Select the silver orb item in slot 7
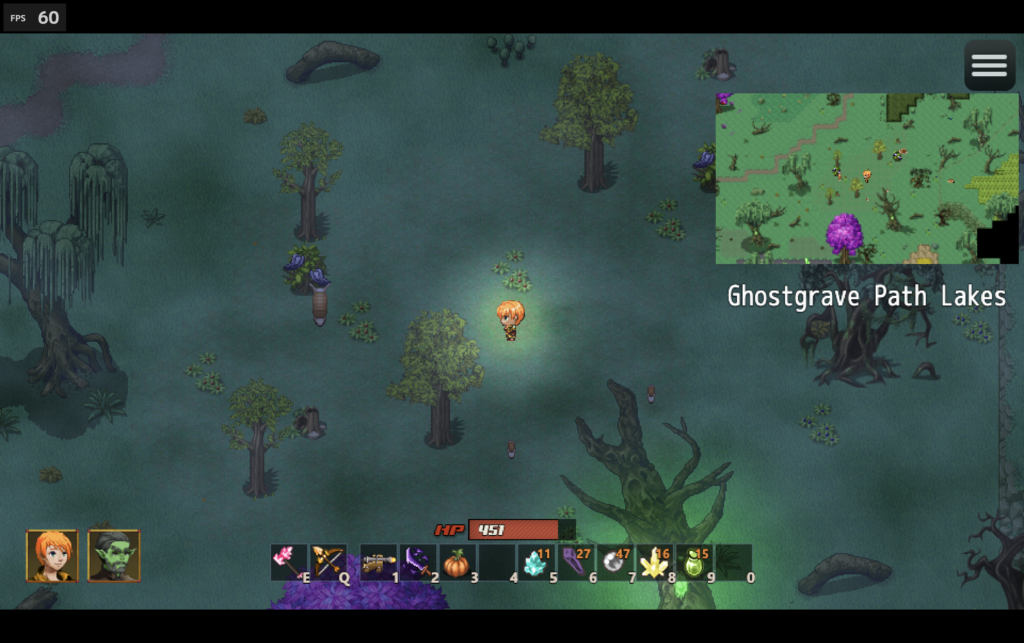 [x=615, y=562]
